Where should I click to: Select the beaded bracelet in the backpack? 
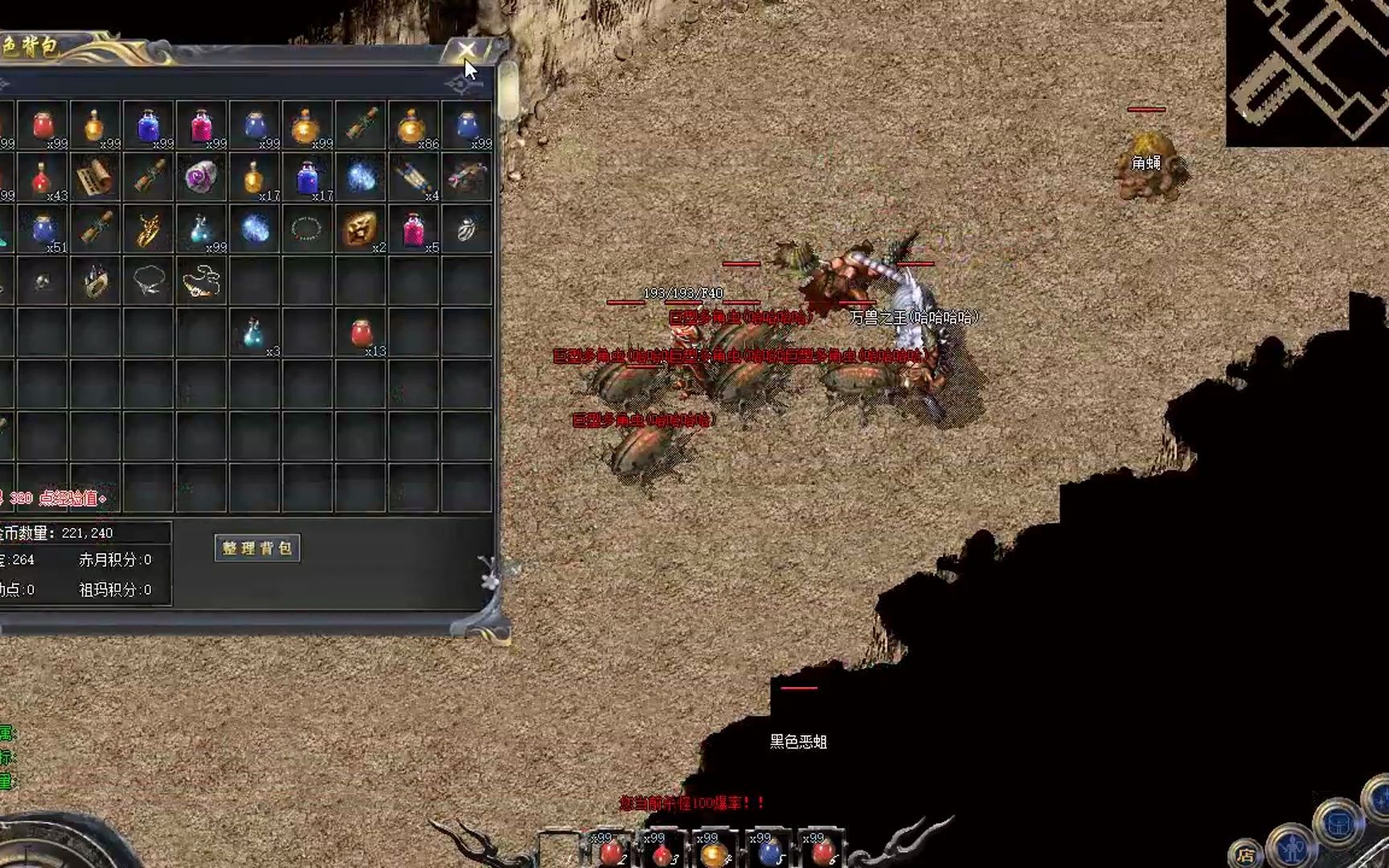pos(306,230)
